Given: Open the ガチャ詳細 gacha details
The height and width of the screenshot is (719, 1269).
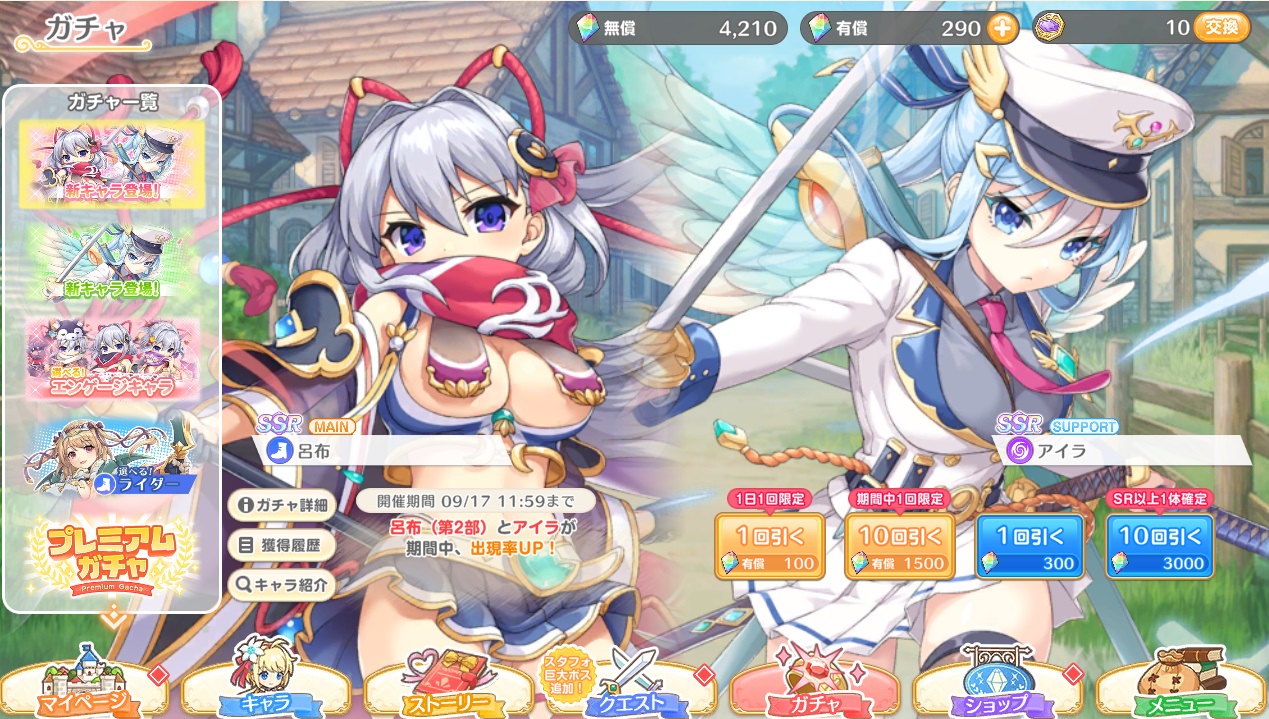Looking at the screenshot, I should 281,505.
